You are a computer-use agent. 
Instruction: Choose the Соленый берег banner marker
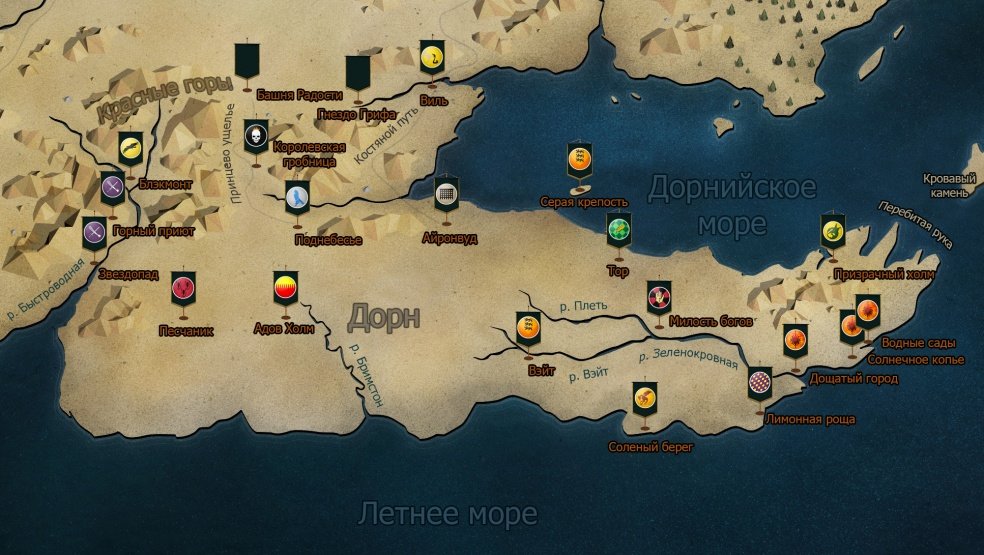[644, 399]
